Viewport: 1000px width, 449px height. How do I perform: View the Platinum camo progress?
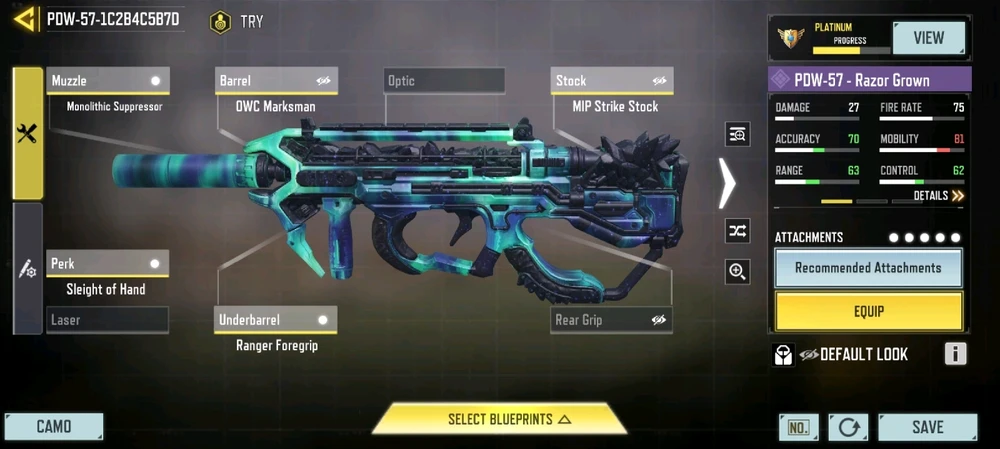[929, 38]
